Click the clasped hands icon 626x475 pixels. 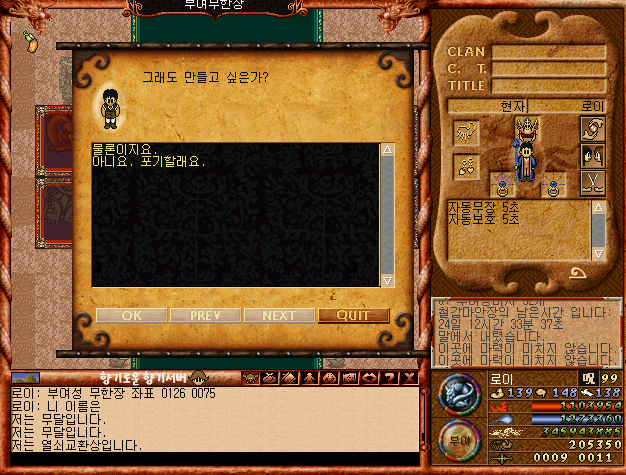(592, 129)
